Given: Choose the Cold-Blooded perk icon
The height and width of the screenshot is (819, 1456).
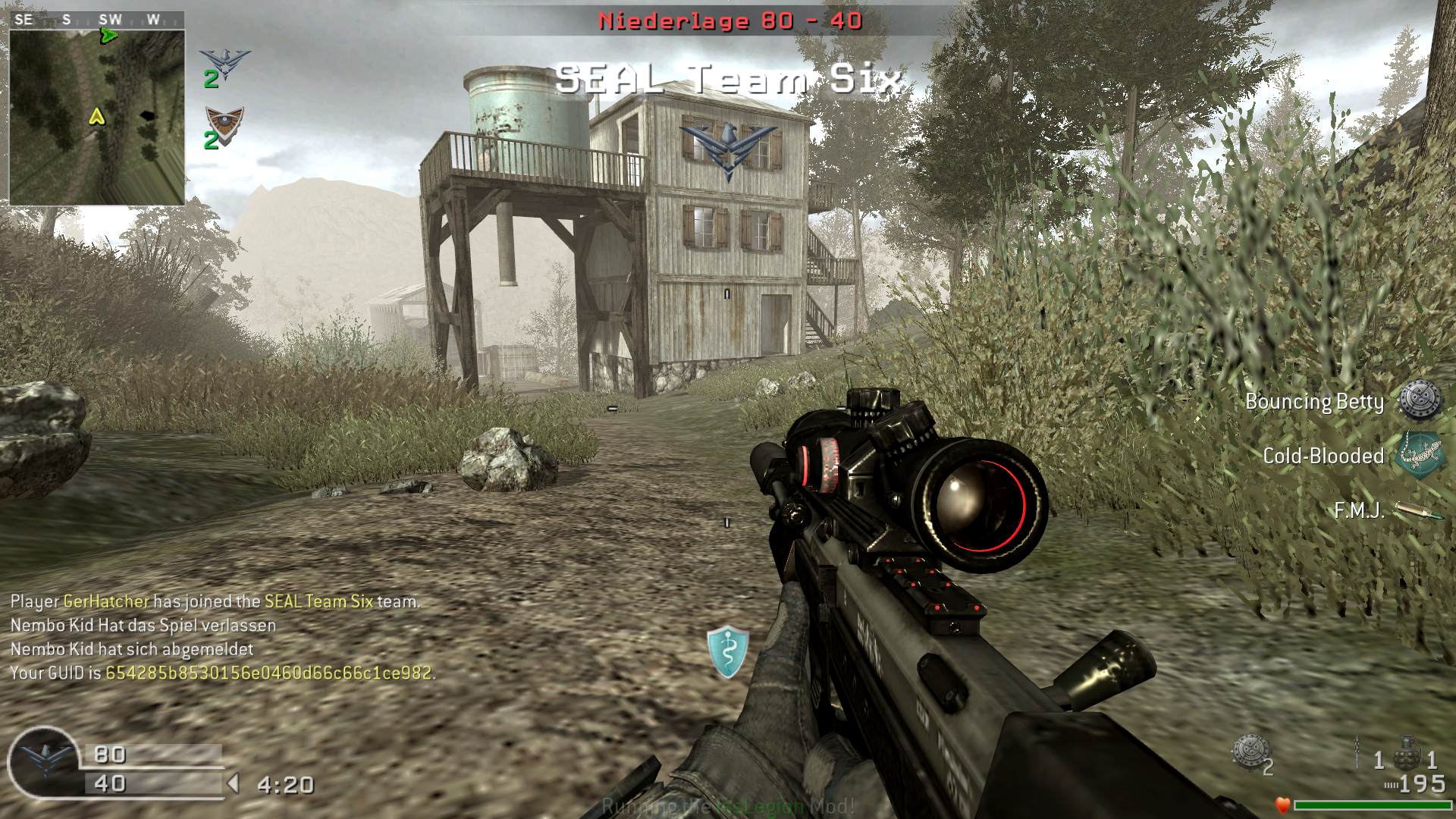Looking at the screenshot, I should point(1420,455).
